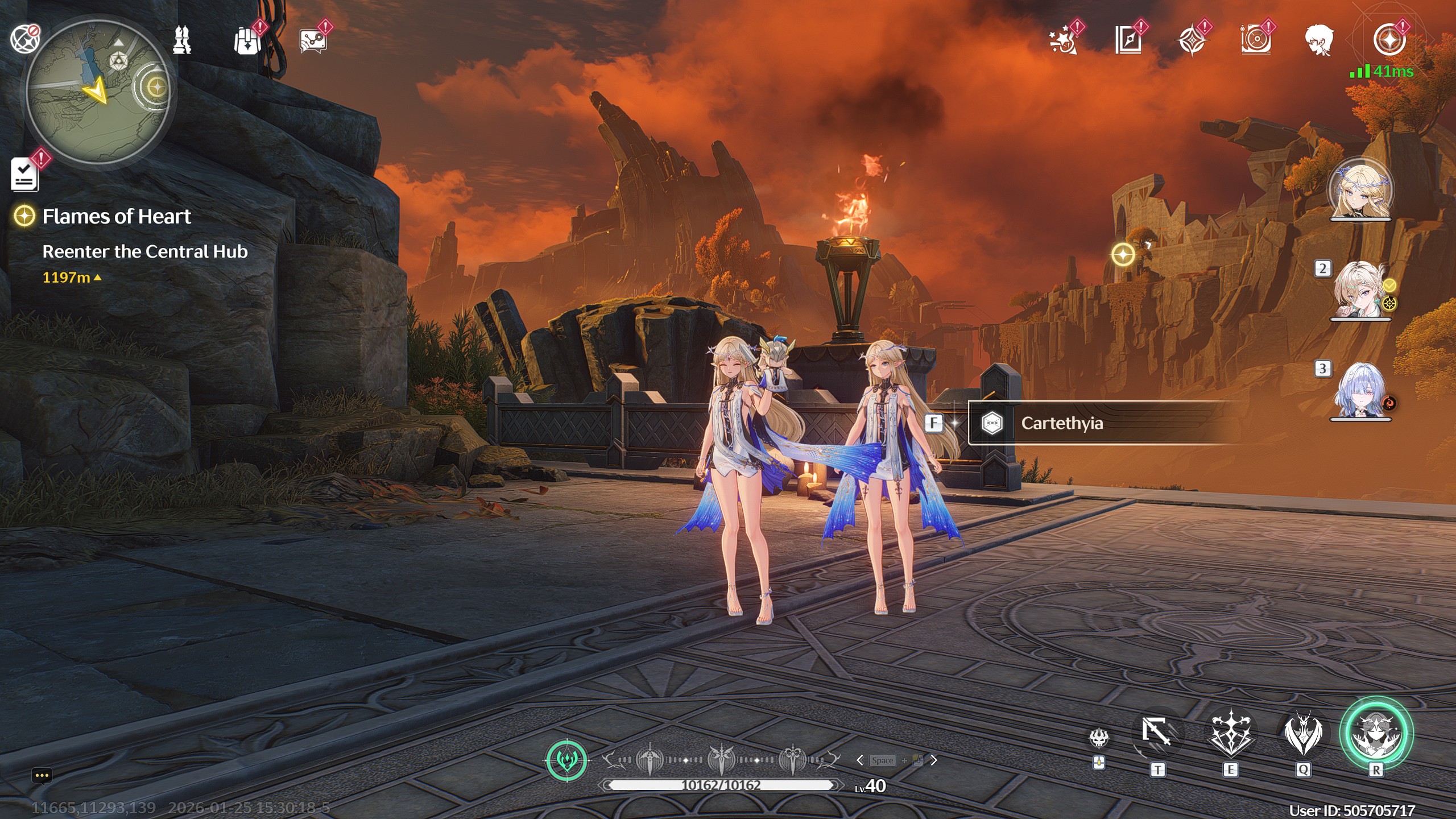The height and width of the screenshot is (819, 1456).
Task: Open the mail message icon
Action: 313,41
